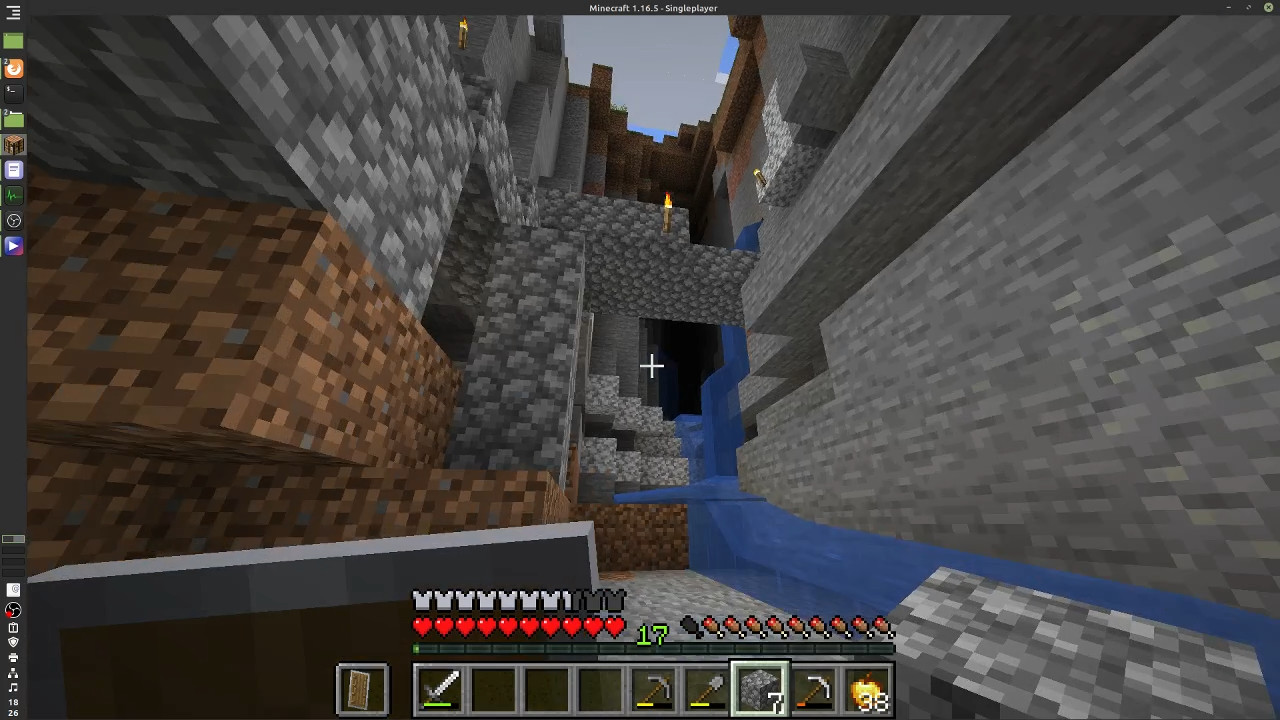
Task: Open Firefox from the desktop dock
Action: (14, 68)
